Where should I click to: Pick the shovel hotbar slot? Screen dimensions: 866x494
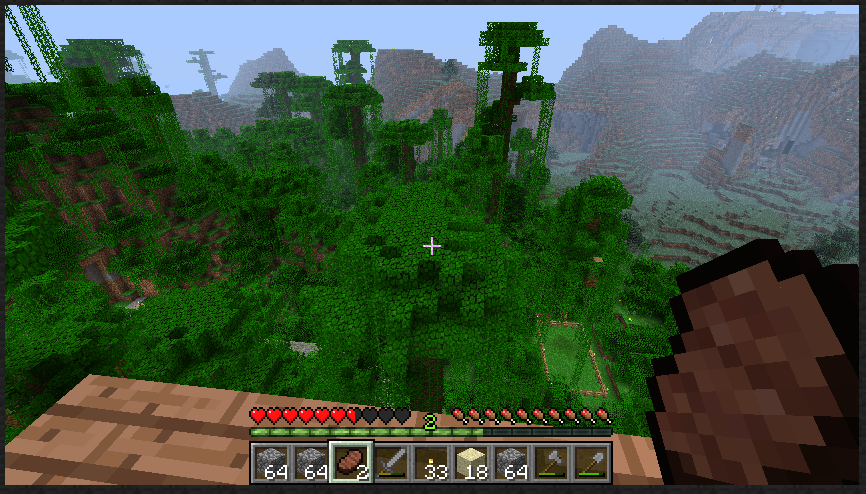(x=590, y=462)
